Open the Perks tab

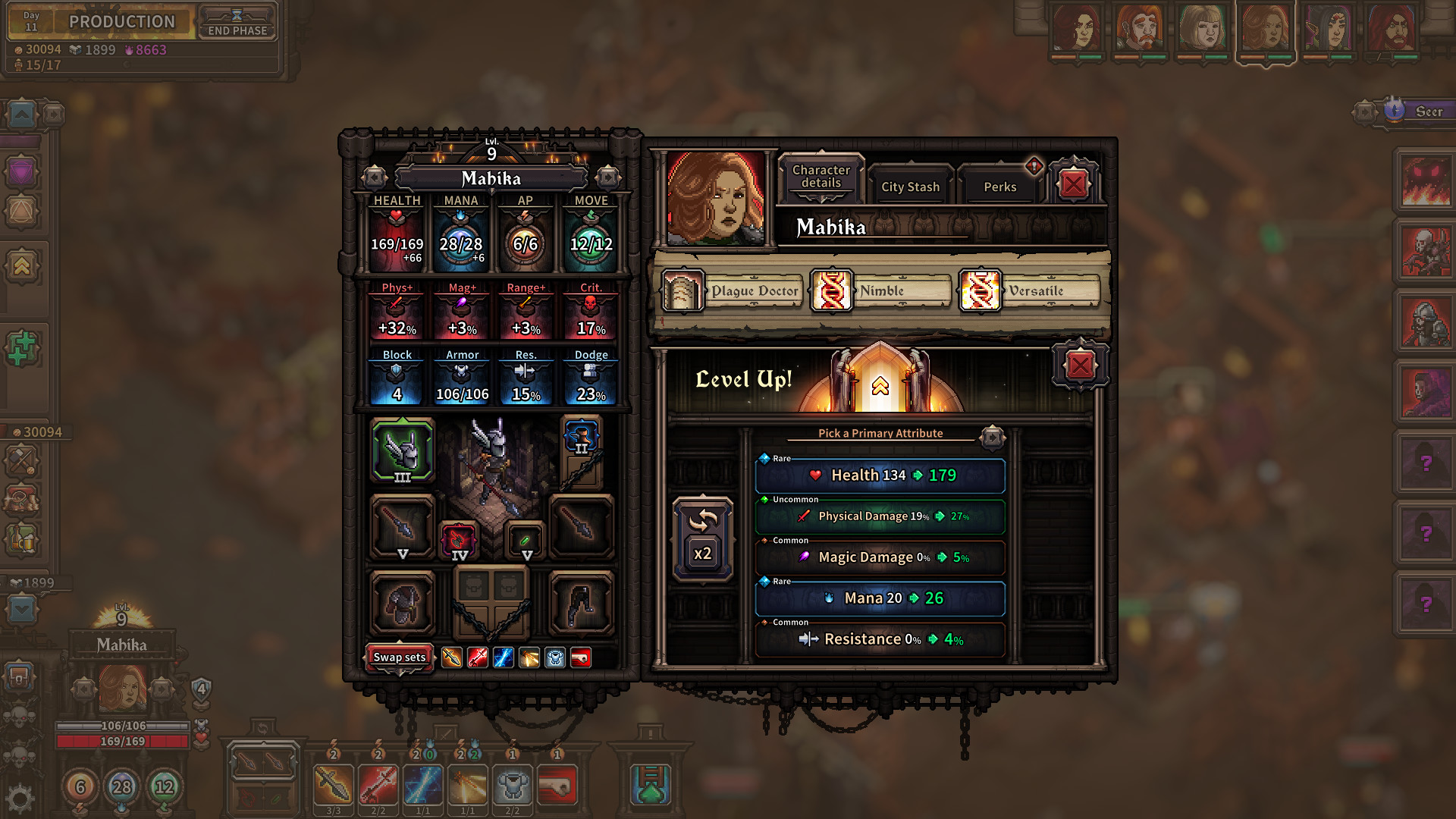coord(999,186)
